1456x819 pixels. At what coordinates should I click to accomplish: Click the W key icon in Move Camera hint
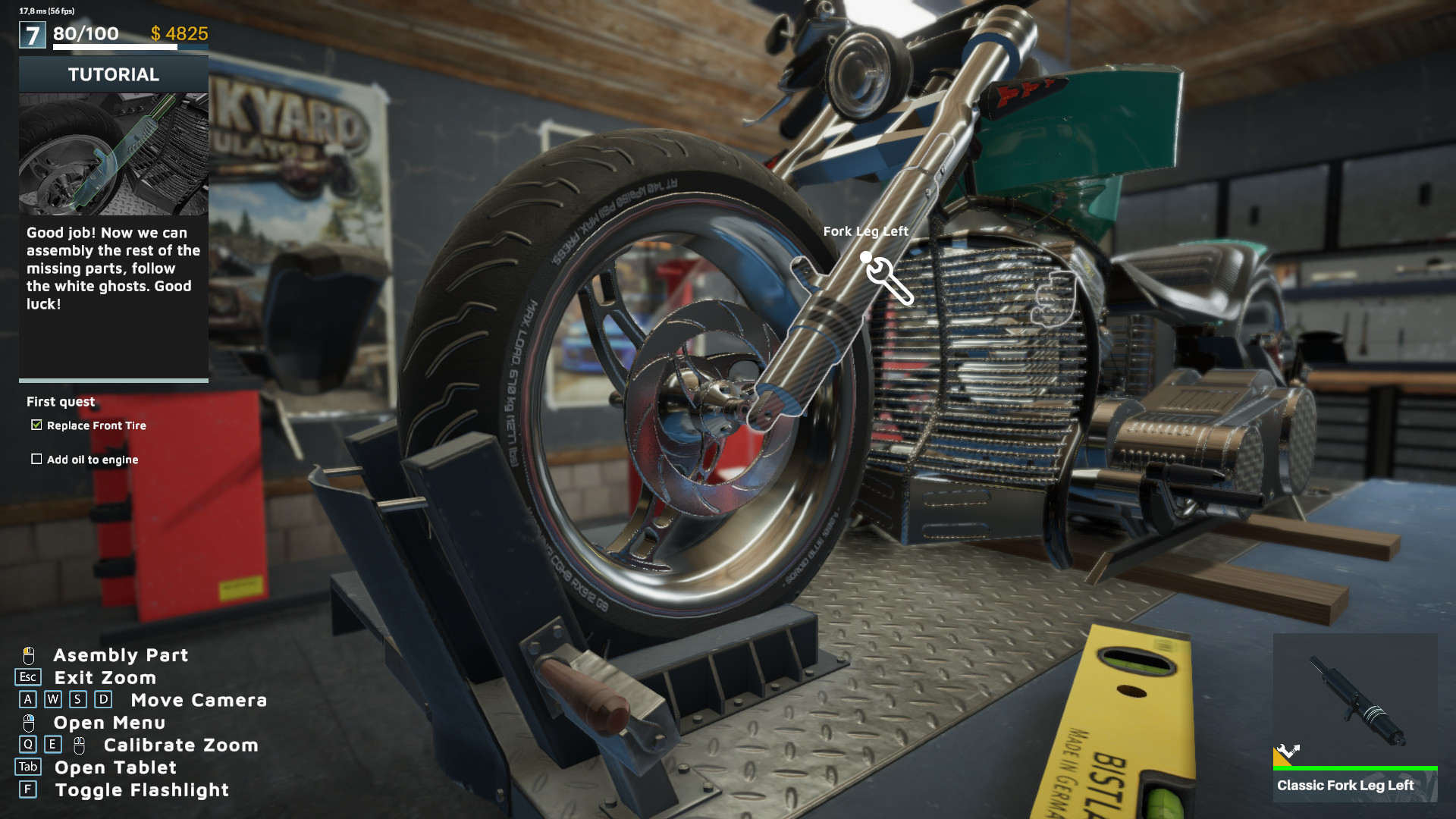(52, 701)
